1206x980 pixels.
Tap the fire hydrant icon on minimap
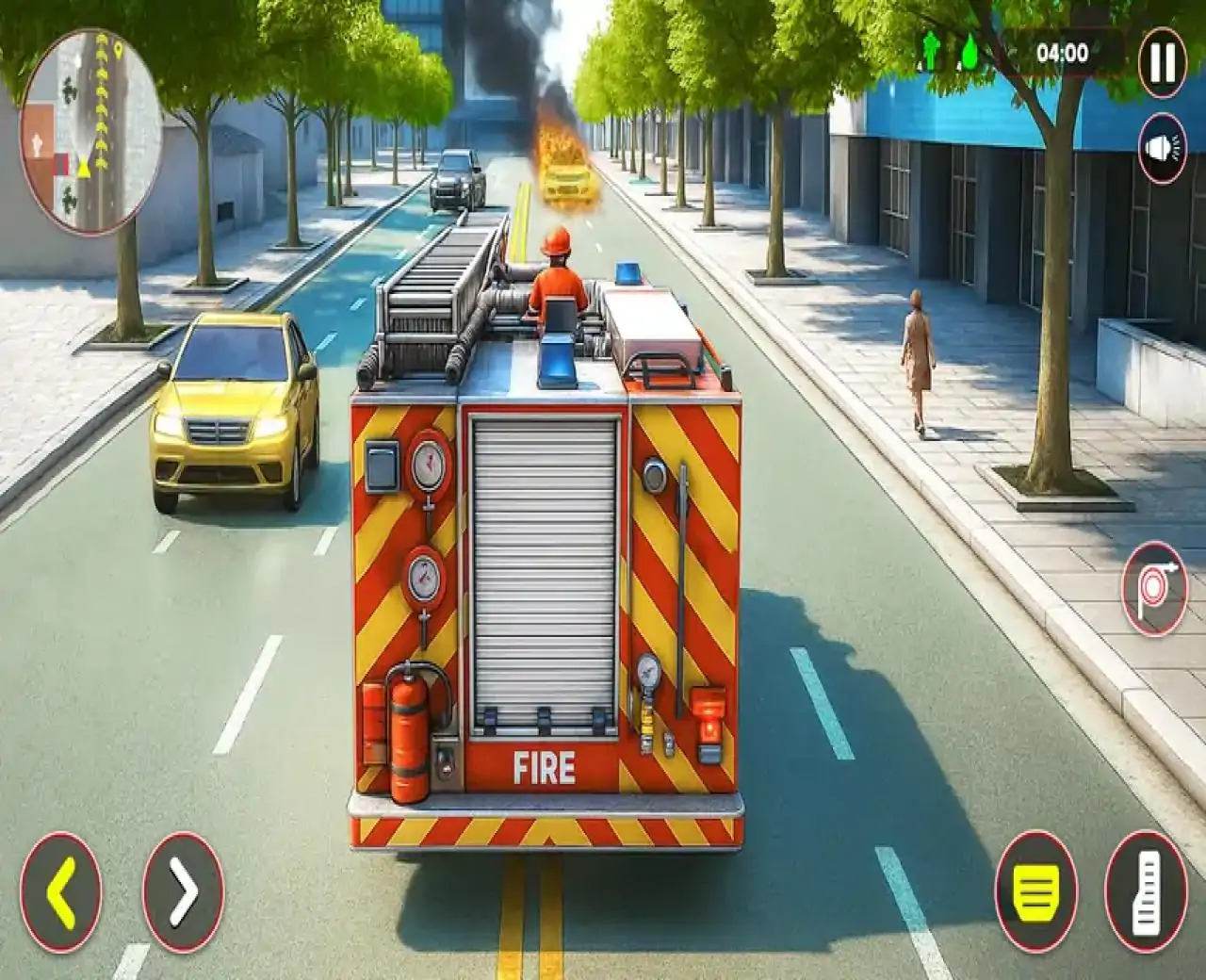(38, 141)
